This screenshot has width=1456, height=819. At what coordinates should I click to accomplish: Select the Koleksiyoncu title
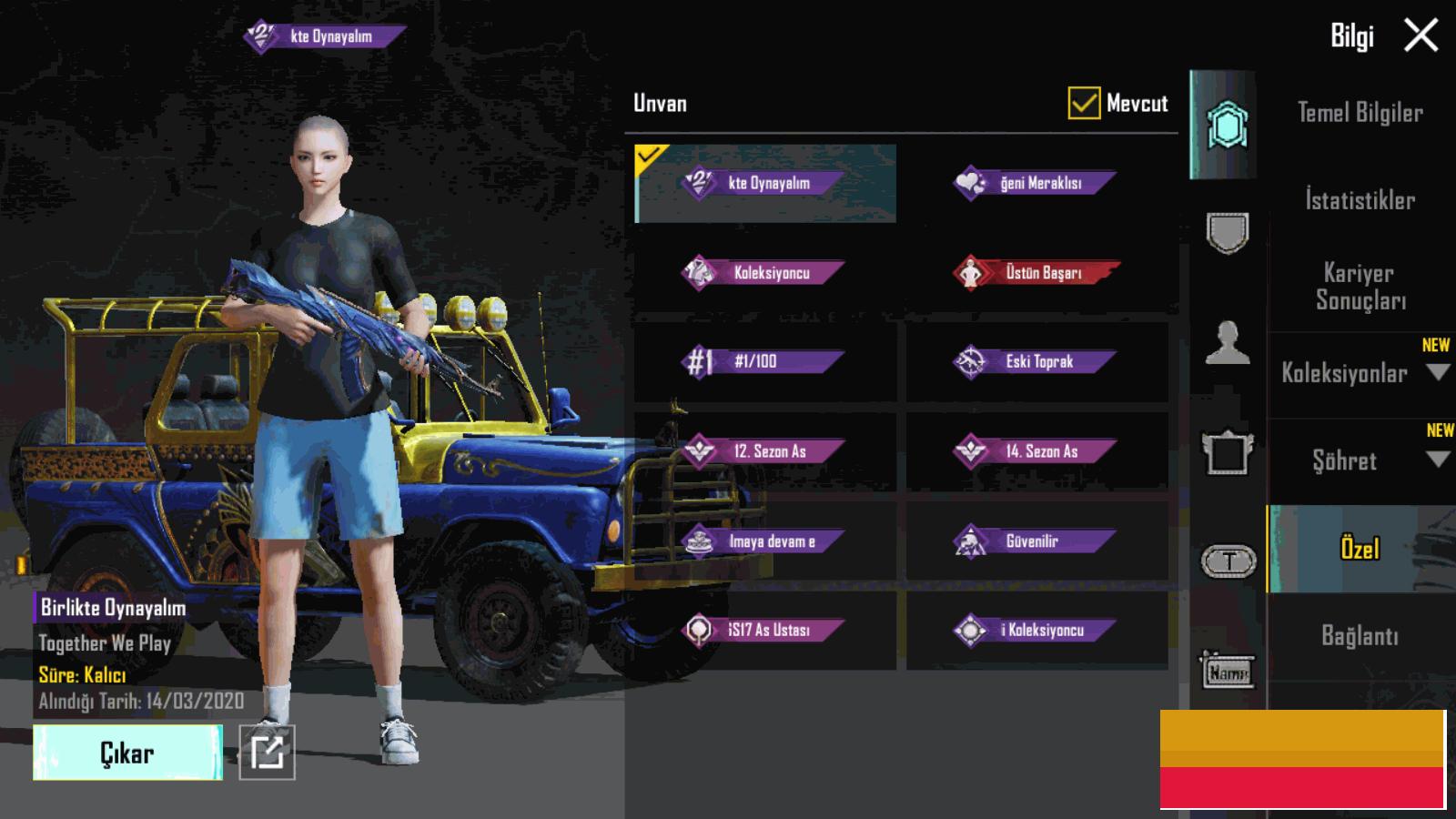tap(764, 273)
